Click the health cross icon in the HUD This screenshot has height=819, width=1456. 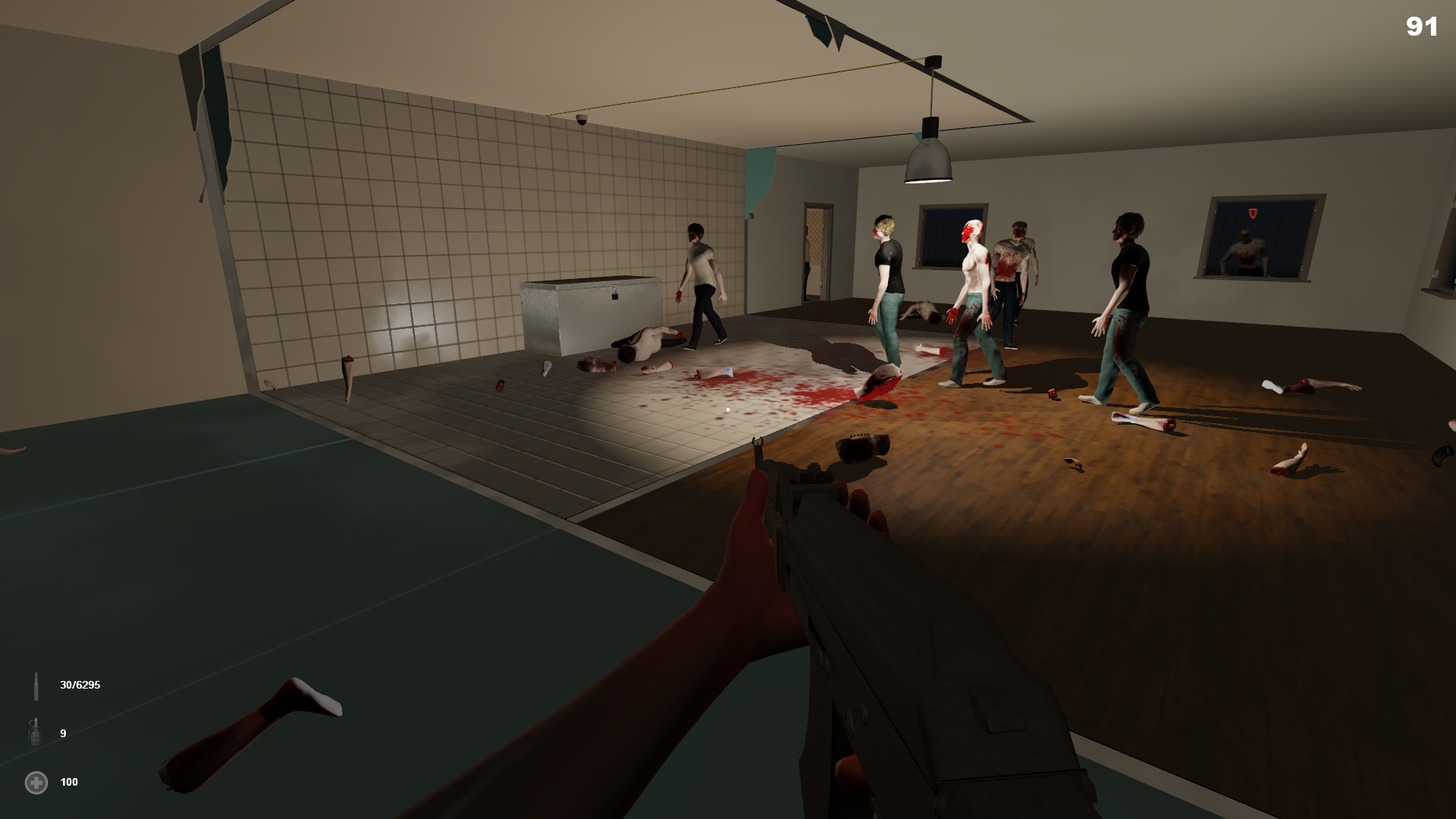tap(35, 782)
